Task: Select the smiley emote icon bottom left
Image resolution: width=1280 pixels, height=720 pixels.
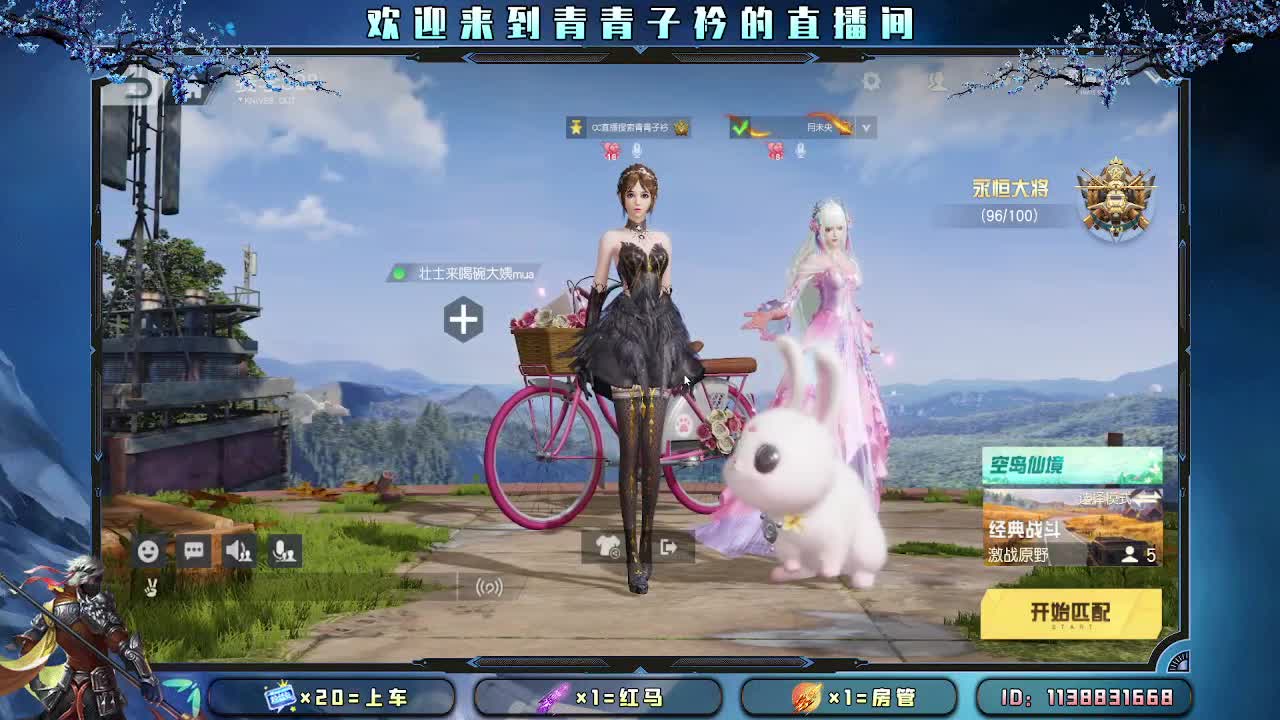Action: [148, 551]
